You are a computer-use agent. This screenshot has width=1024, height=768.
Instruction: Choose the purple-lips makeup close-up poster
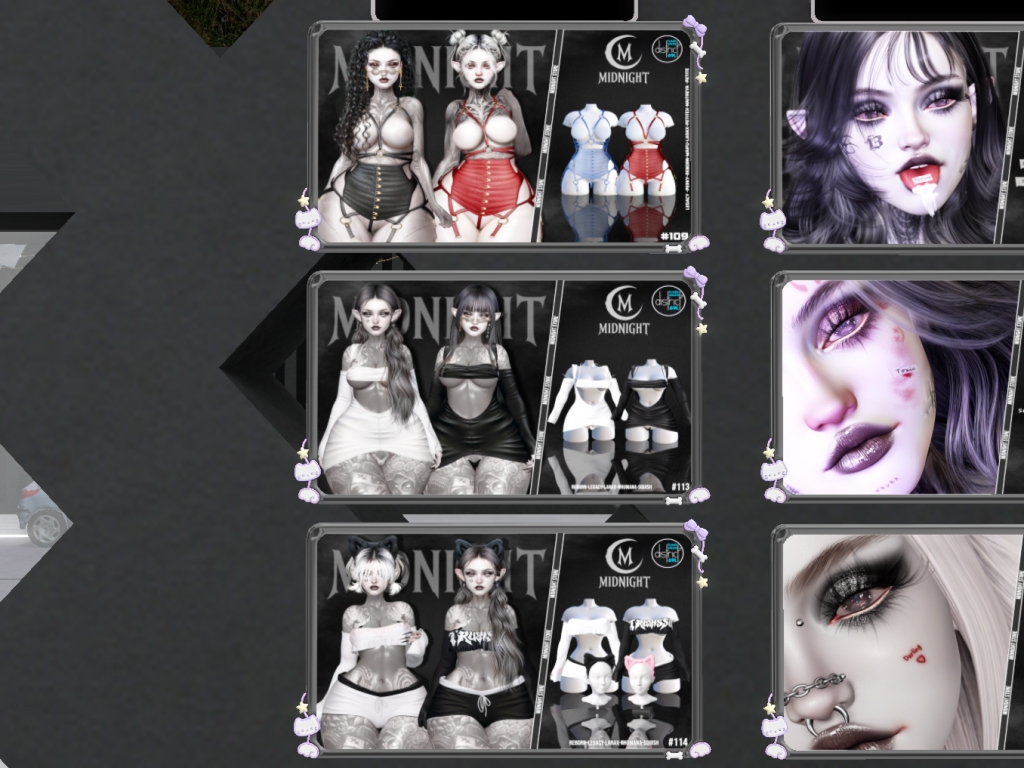point(897,386)
